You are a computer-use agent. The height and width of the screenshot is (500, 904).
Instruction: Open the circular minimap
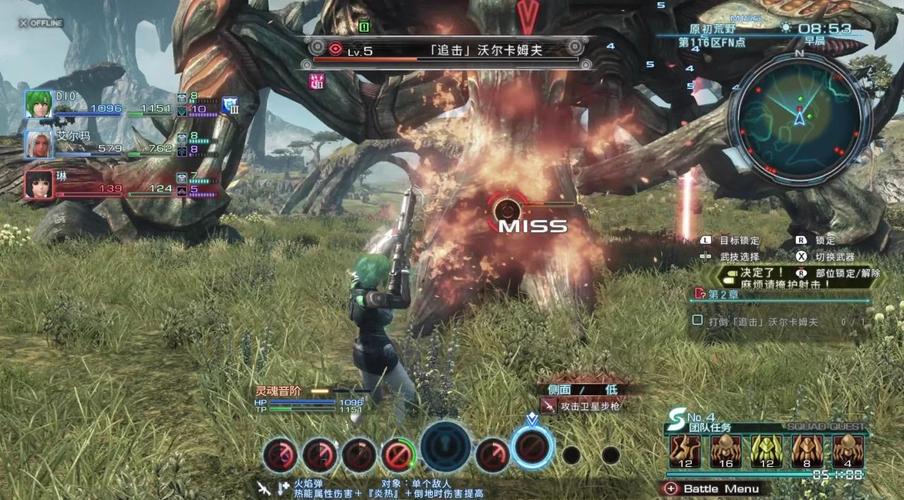click(x=799, y=119)
